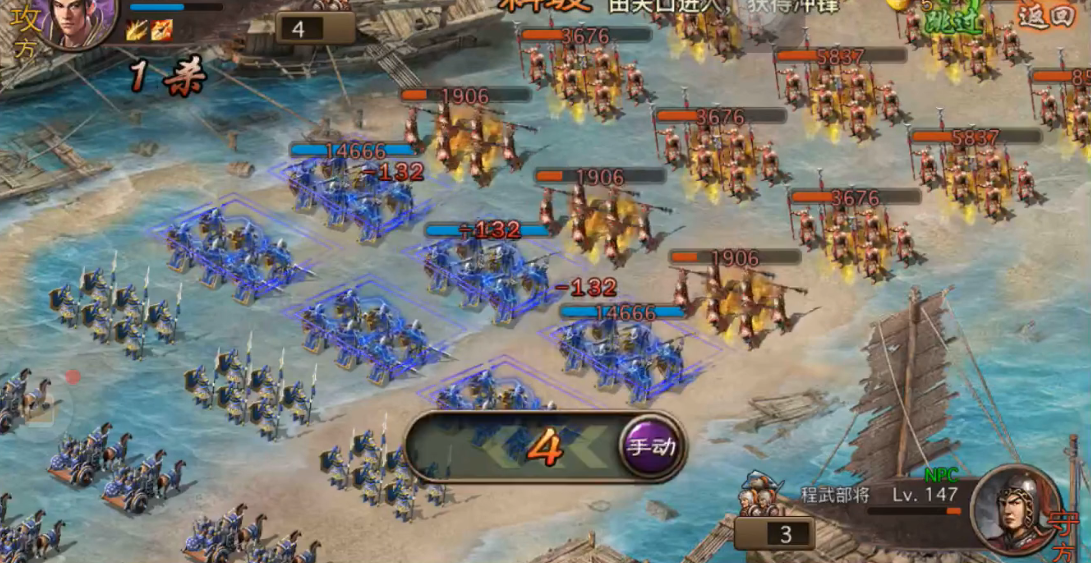Click the 返回 return button
Image resolution: width=1091 pixels, height=563 pixels.
(x=1045, y=15)
